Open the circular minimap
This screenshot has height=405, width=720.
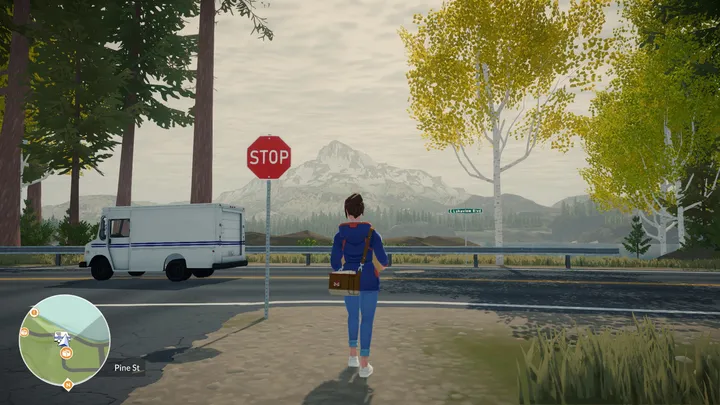[64, 340]
